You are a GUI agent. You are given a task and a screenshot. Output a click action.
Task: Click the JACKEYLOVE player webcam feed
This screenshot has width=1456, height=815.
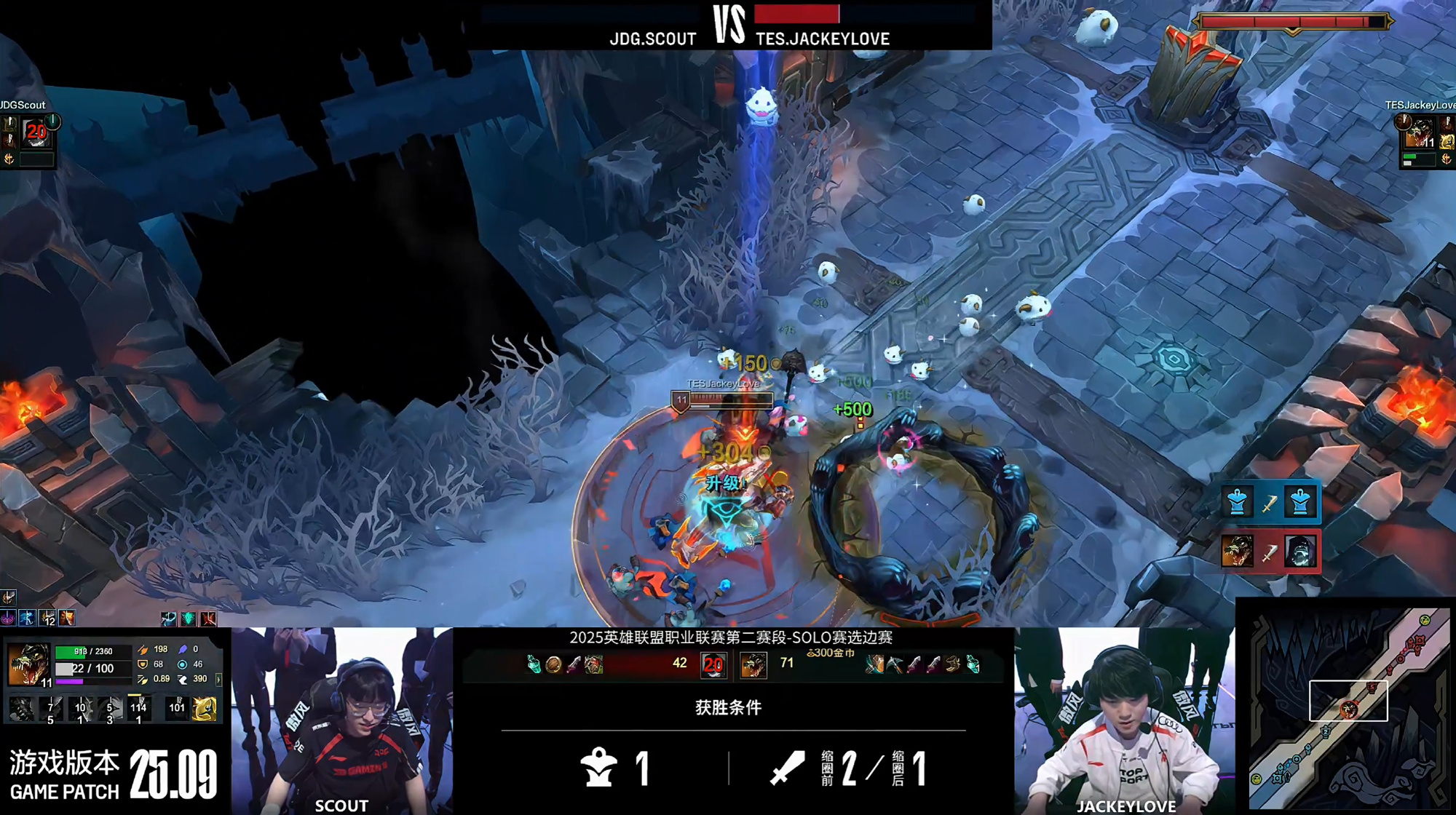pyautogui.click(x=1123, y=720)
